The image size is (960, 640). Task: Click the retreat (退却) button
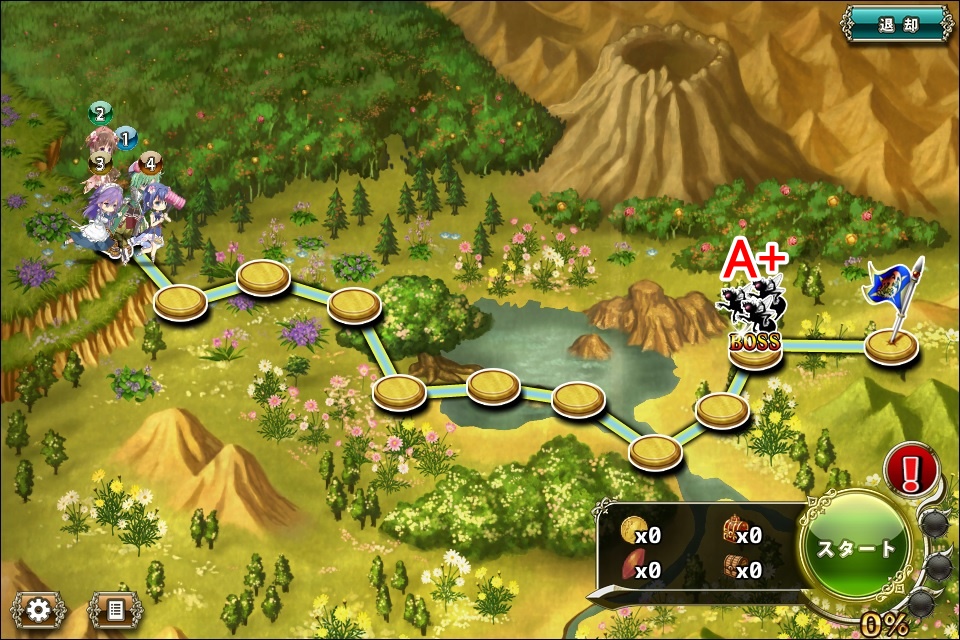pyautogui.click(x=897, y=22)
